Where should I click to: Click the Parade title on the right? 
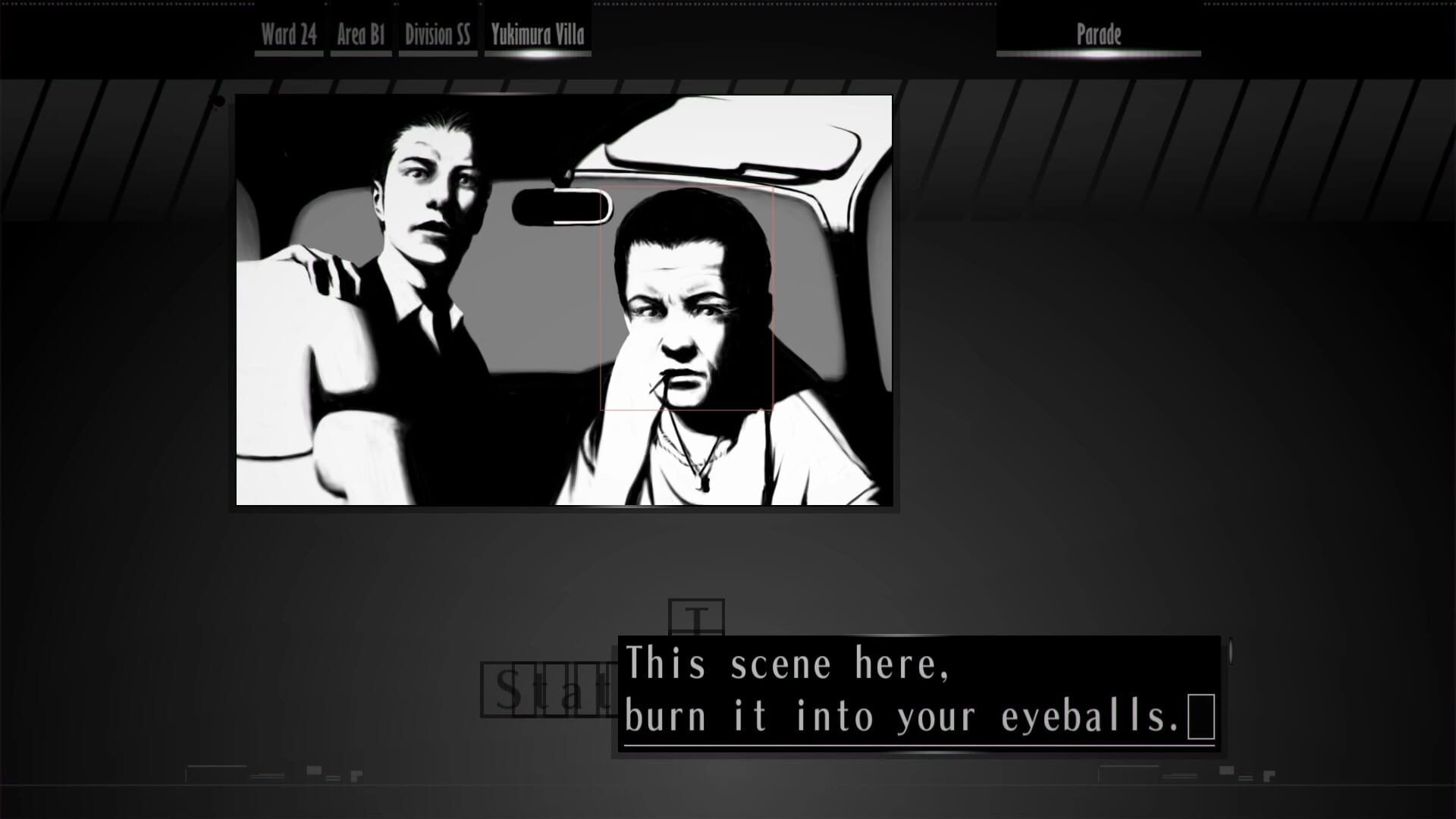1097,34
